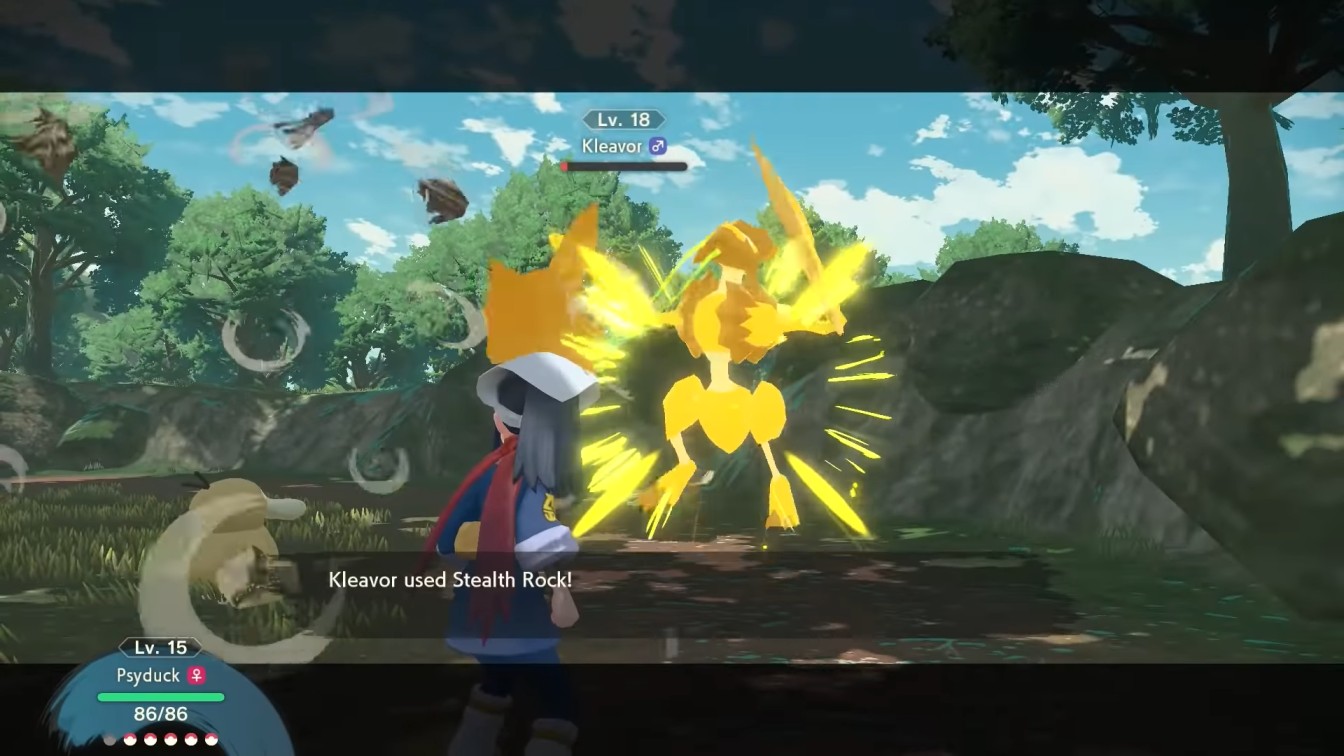Click Kleavor's male gender symbol

click(659, 146)
